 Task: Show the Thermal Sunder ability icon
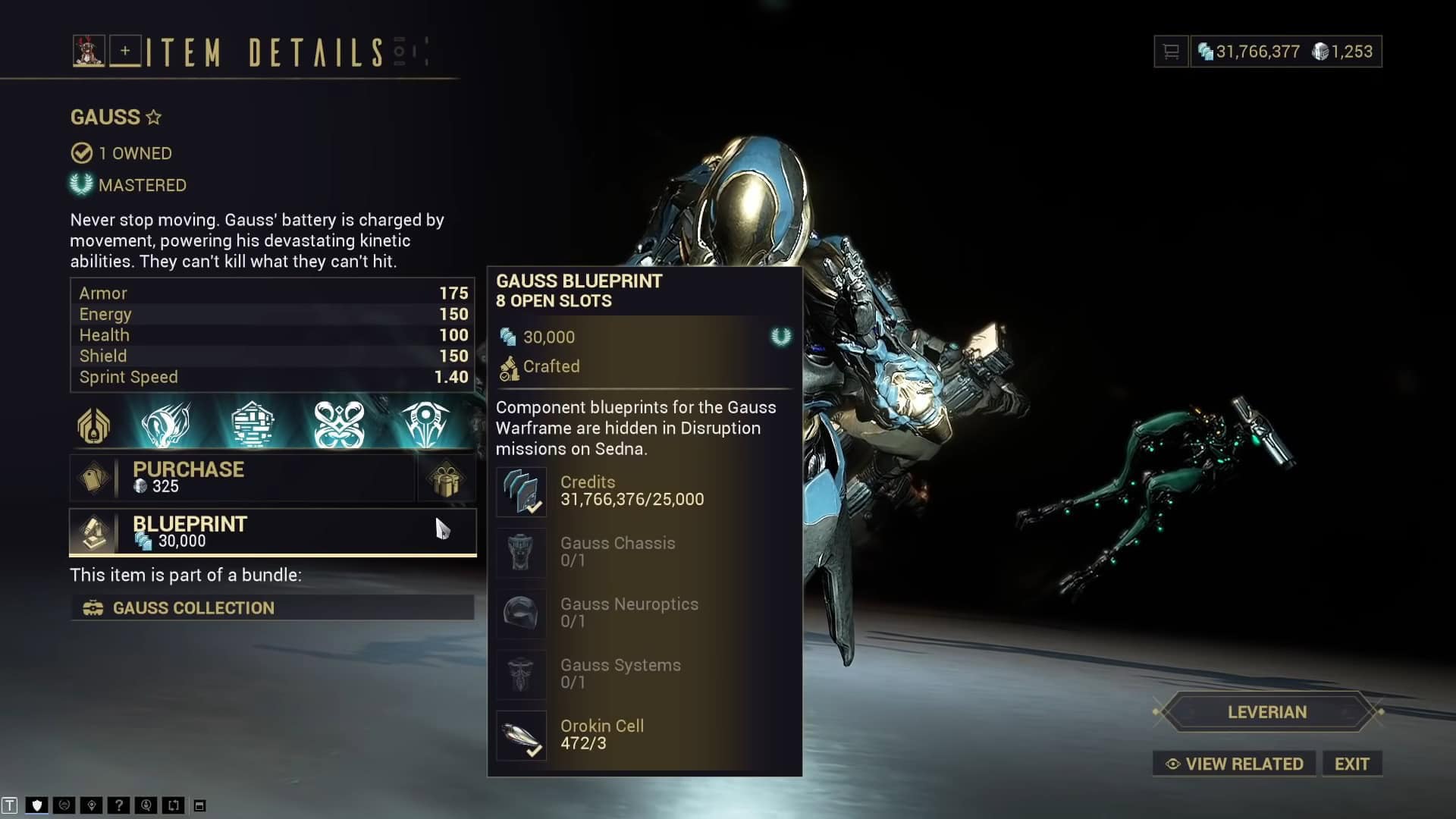pyautogui.click(x=339, y=425)
